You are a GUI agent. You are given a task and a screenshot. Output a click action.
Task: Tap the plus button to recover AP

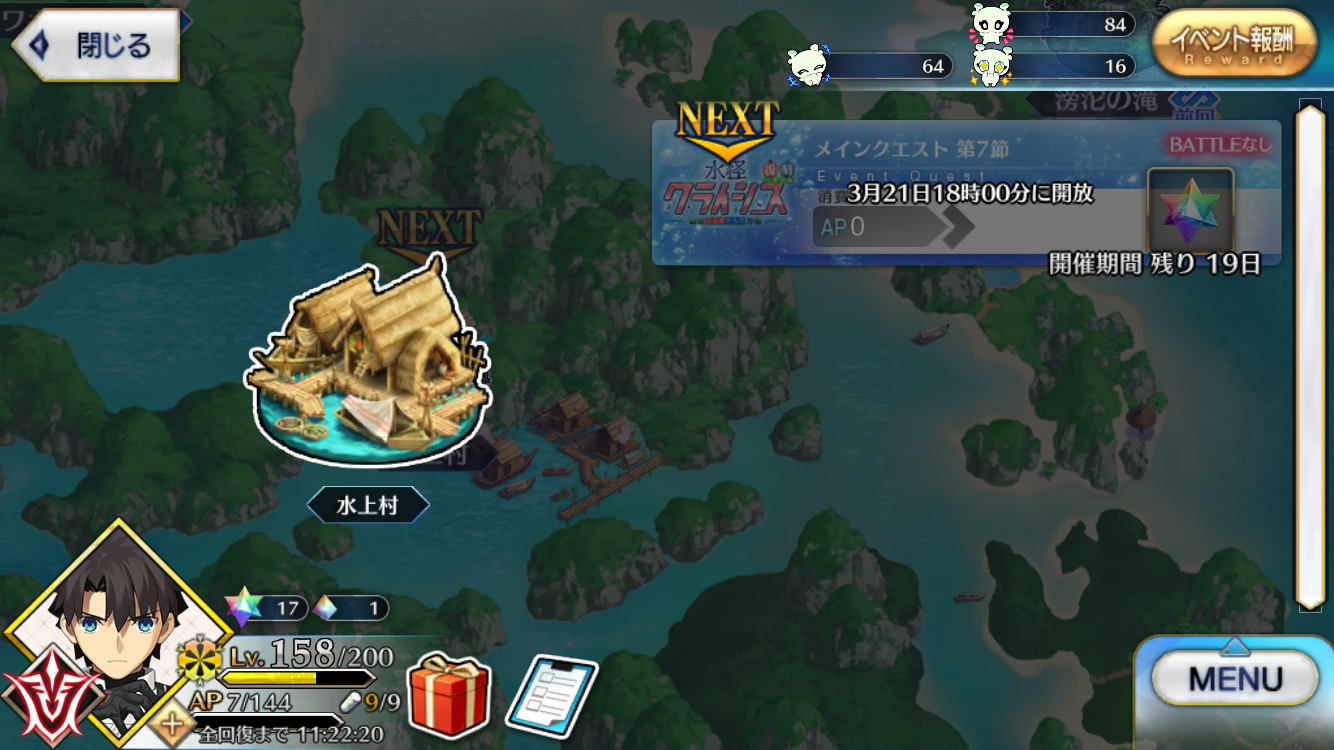(x=174, y=723)
